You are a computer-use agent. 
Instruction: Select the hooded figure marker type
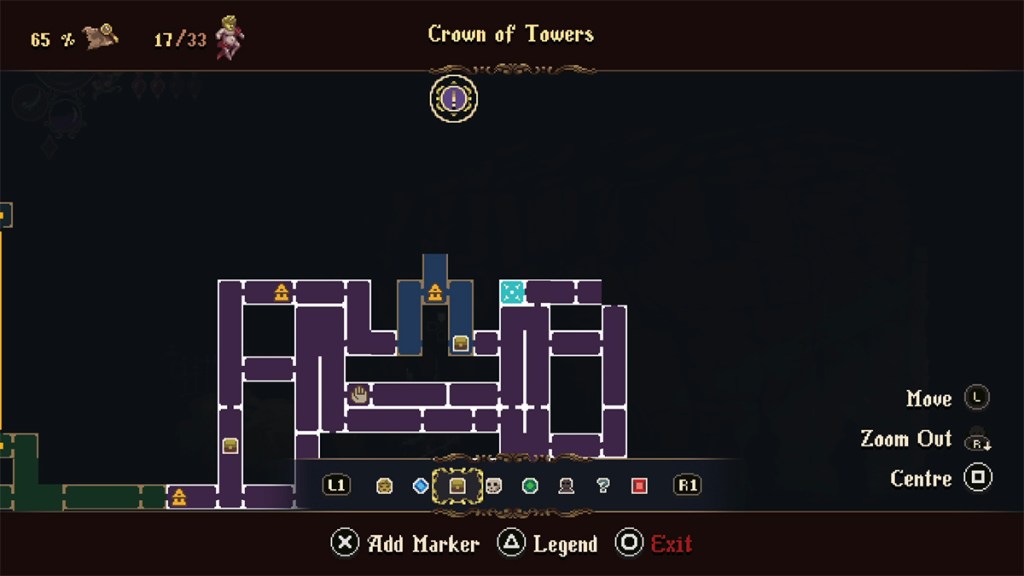pos(566,486)
